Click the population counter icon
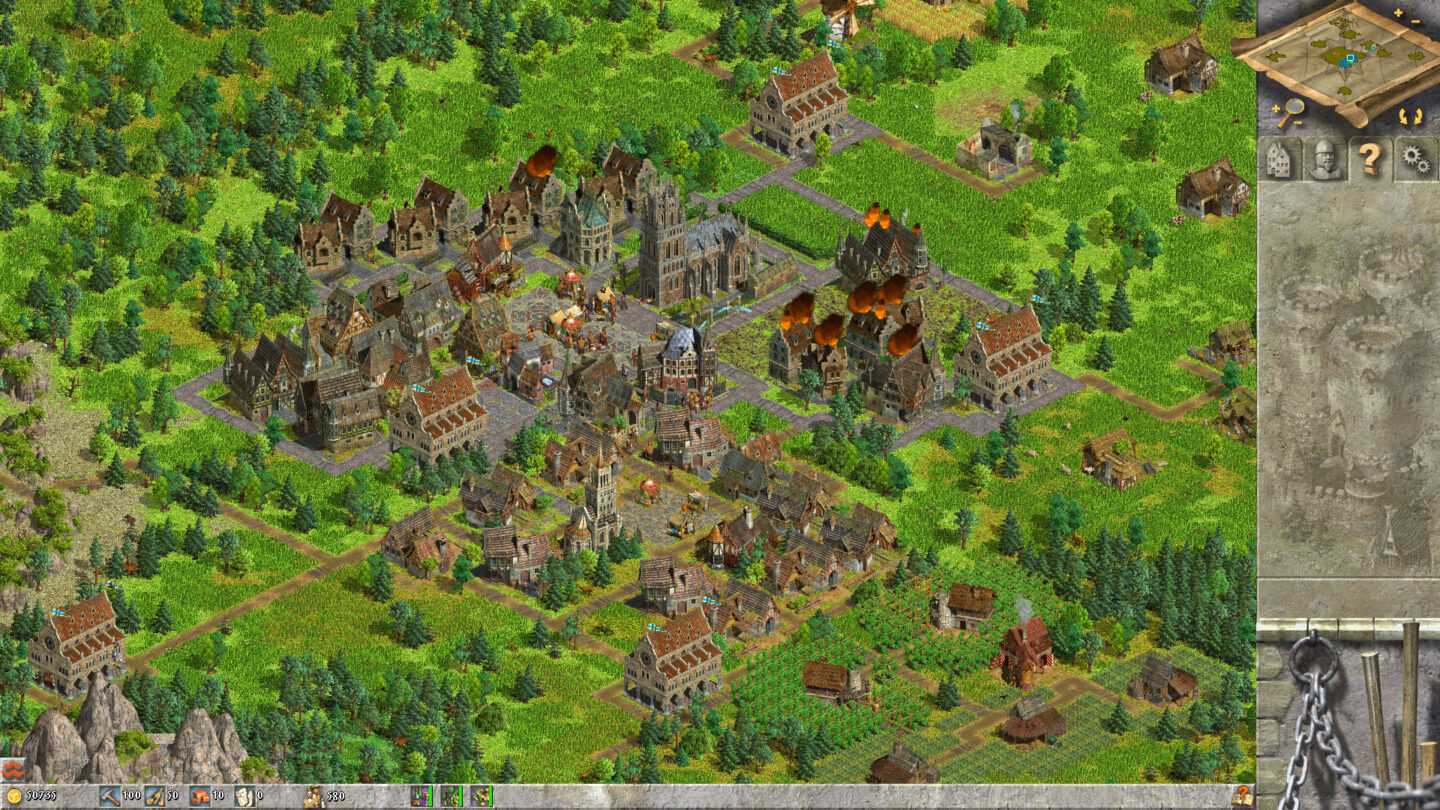1440x810 pixels. 313,797
